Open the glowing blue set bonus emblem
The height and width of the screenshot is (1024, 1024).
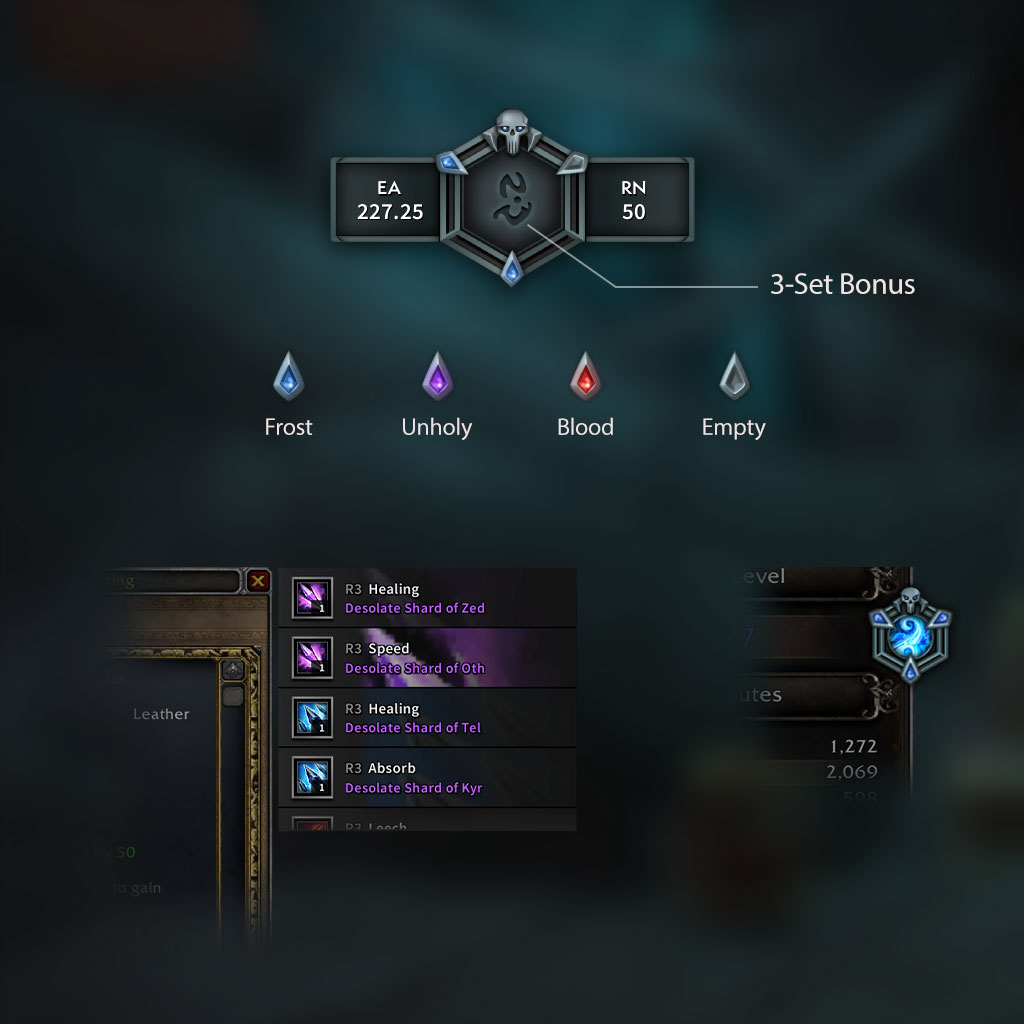click(x=910, y=637)
